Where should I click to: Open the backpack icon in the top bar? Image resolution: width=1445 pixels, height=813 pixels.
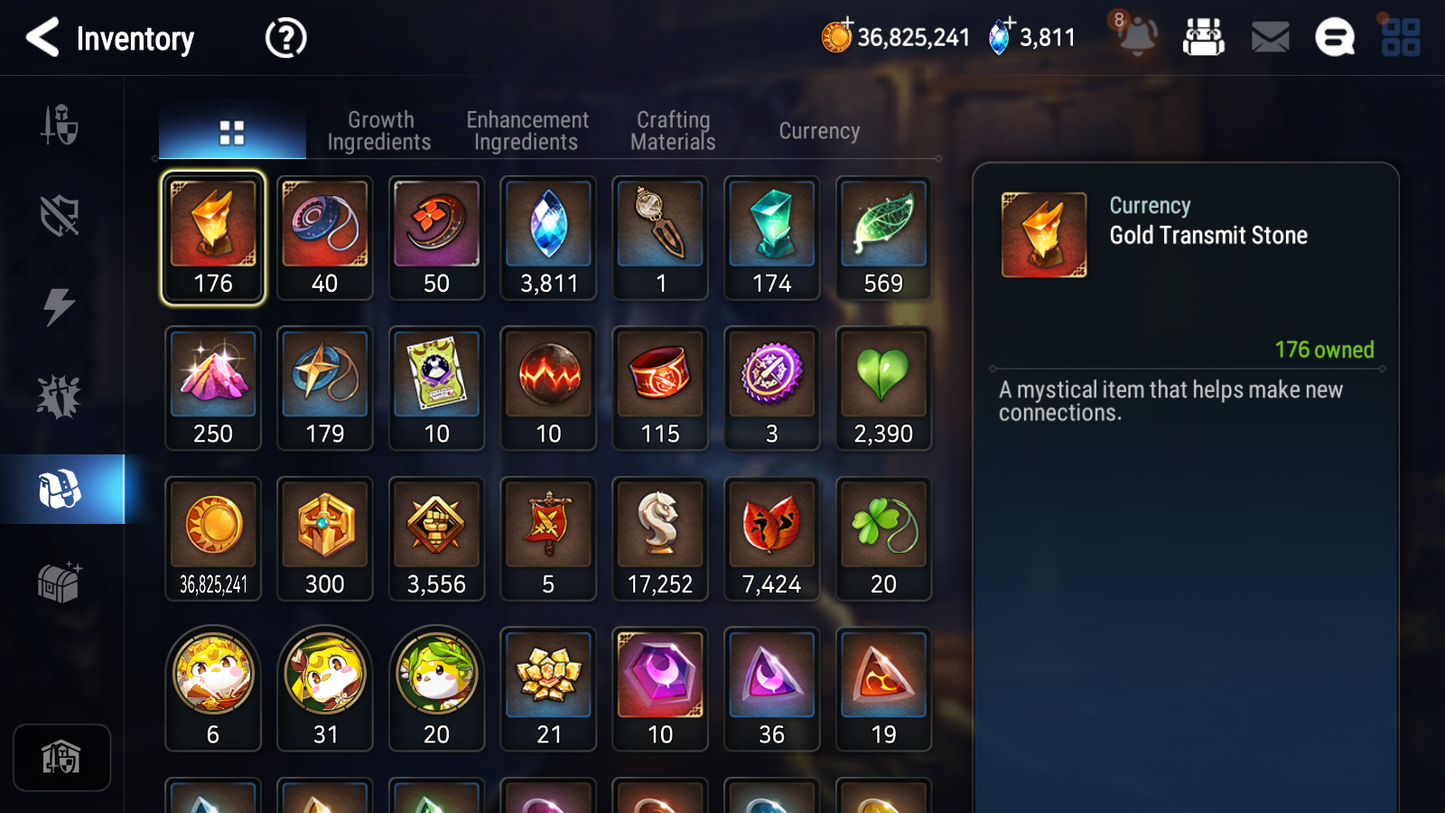1203,36
